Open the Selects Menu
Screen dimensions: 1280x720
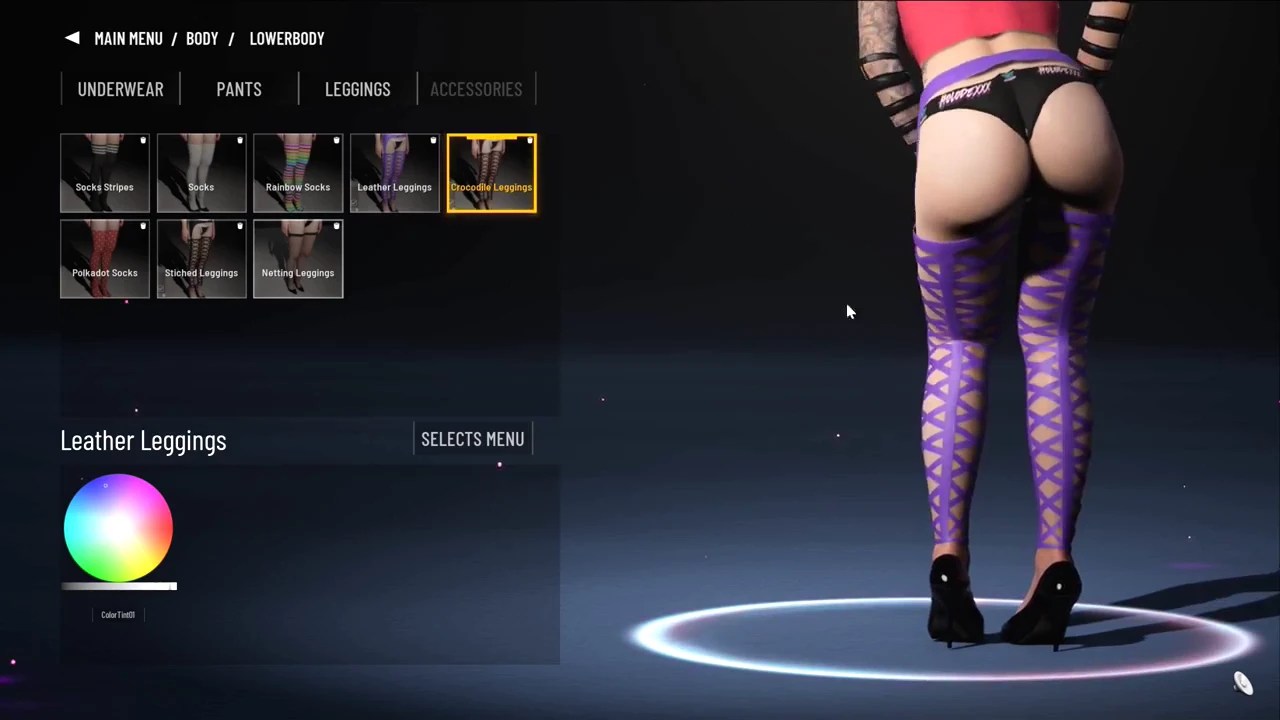click(x=473, y=439)
